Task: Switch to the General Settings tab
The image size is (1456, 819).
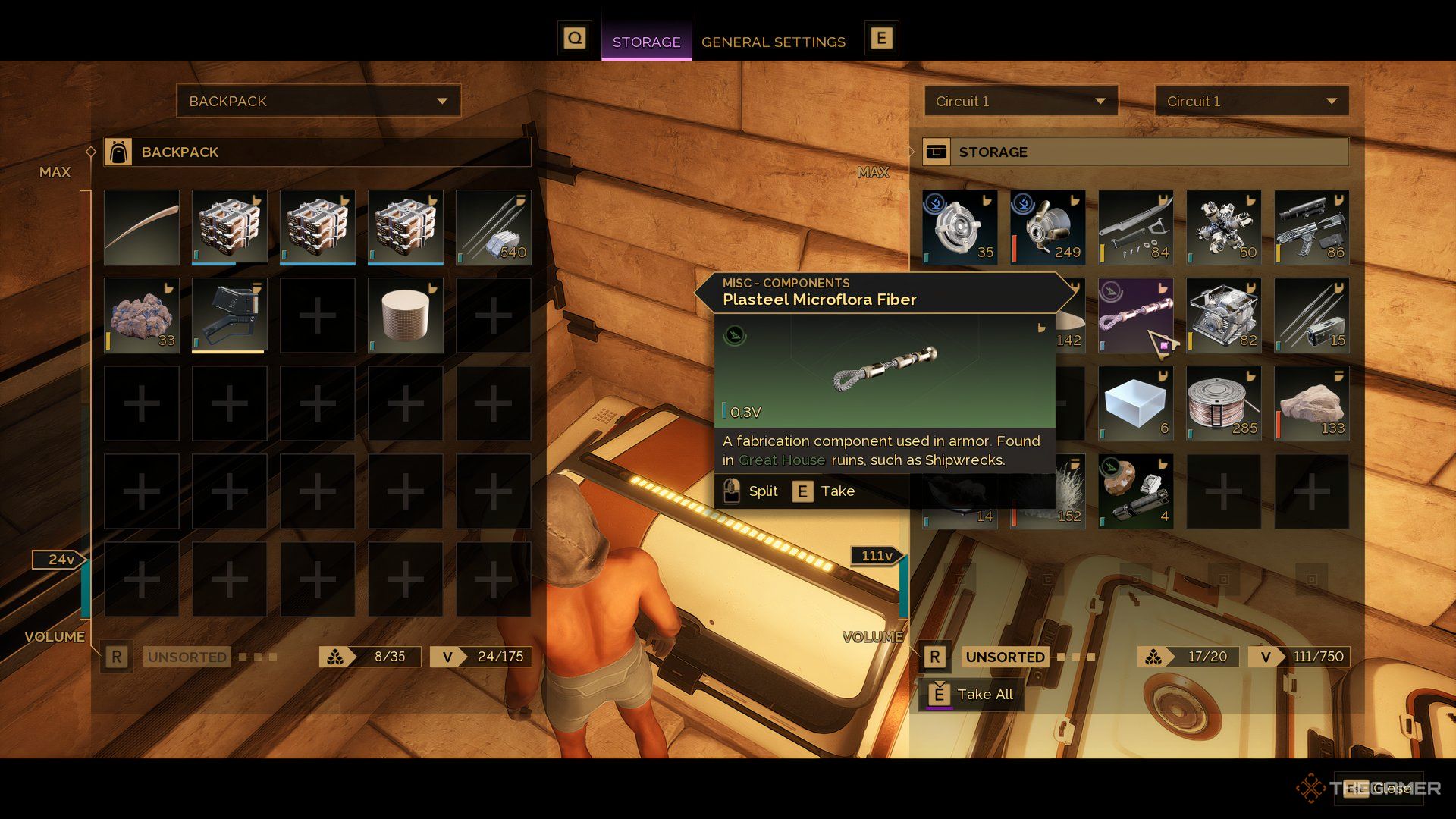Action: [x=773, y=42]
